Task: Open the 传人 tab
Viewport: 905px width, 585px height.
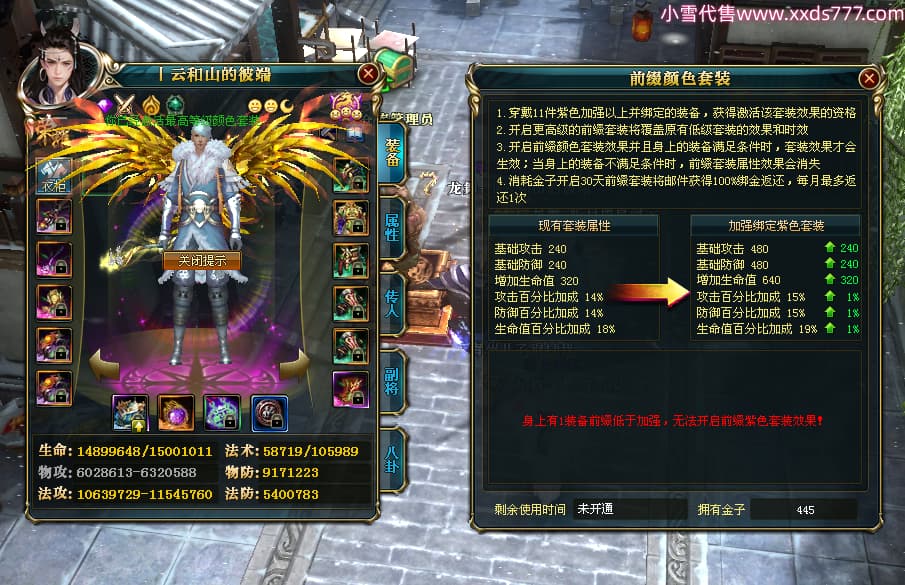Action: (x=392, y=300)
